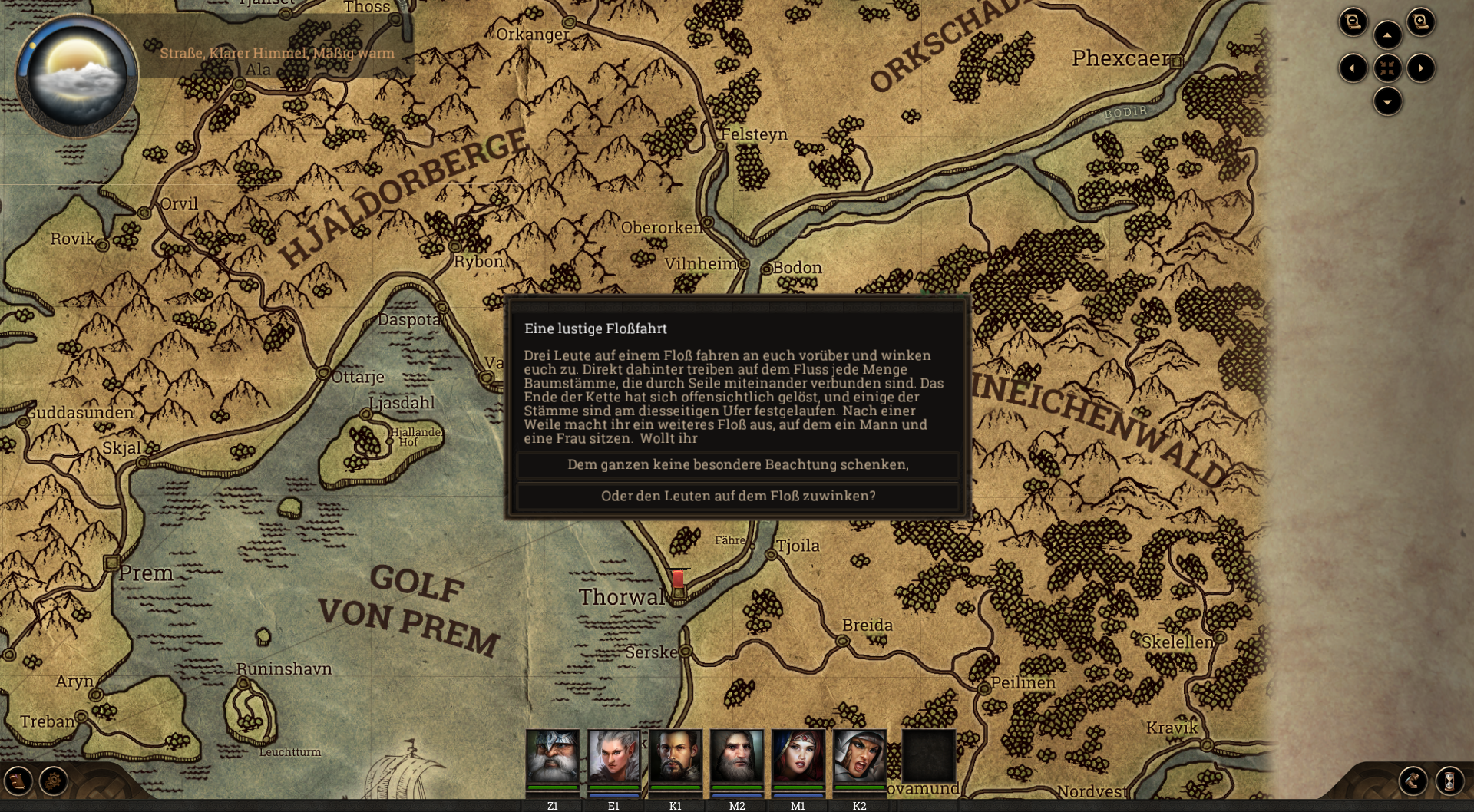Pan the map upward with up arrow
1474x812 pixels.
[x=1387, y=35]
